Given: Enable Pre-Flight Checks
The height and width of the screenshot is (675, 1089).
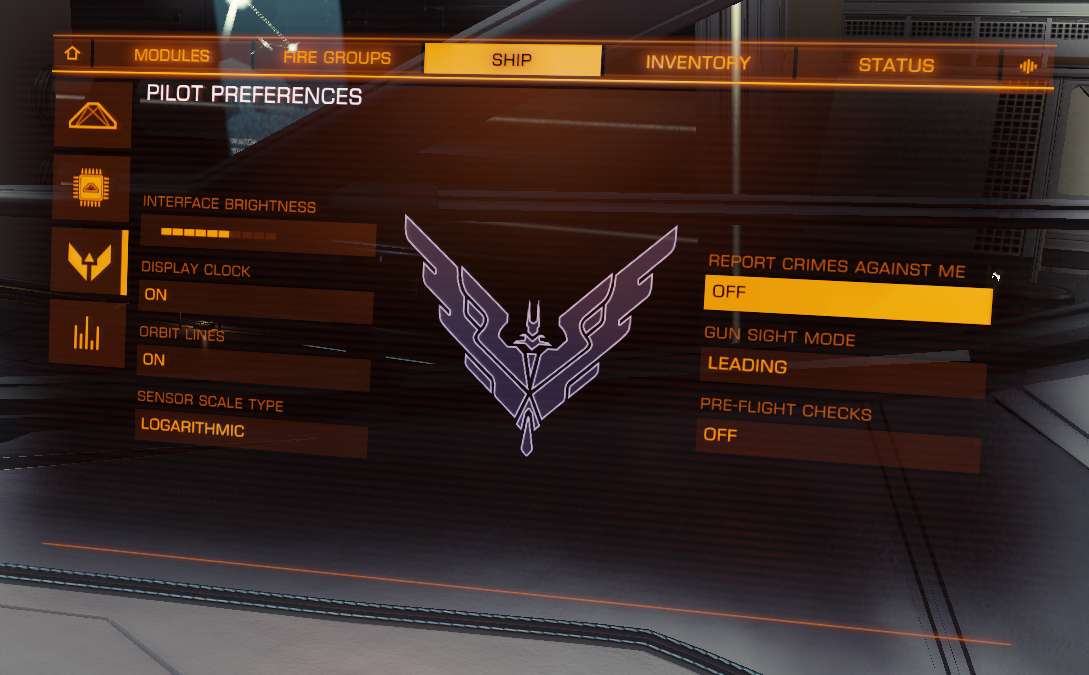Looking at the screenshot, I should tap(840, 437).
